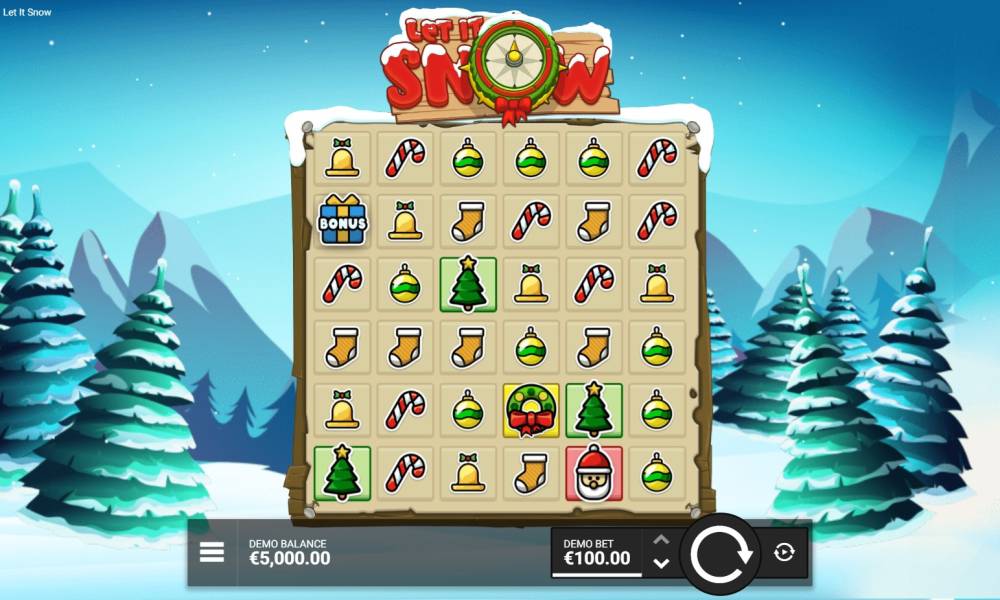Open the Demo Bet amount selector
Viewport: 1000px width, 600px height.
[x=597, y=553]
